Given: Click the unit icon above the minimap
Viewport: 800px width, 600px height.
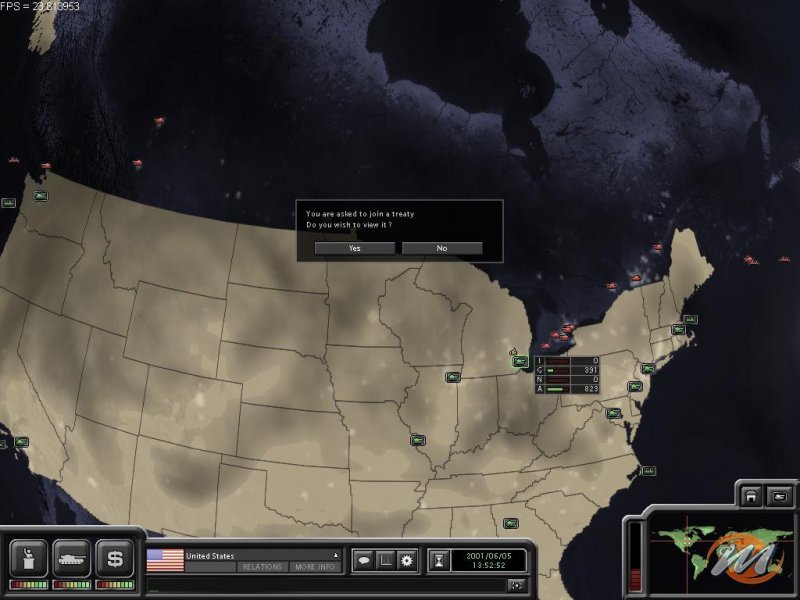Looking at the screenshot, I should [779, 496].
